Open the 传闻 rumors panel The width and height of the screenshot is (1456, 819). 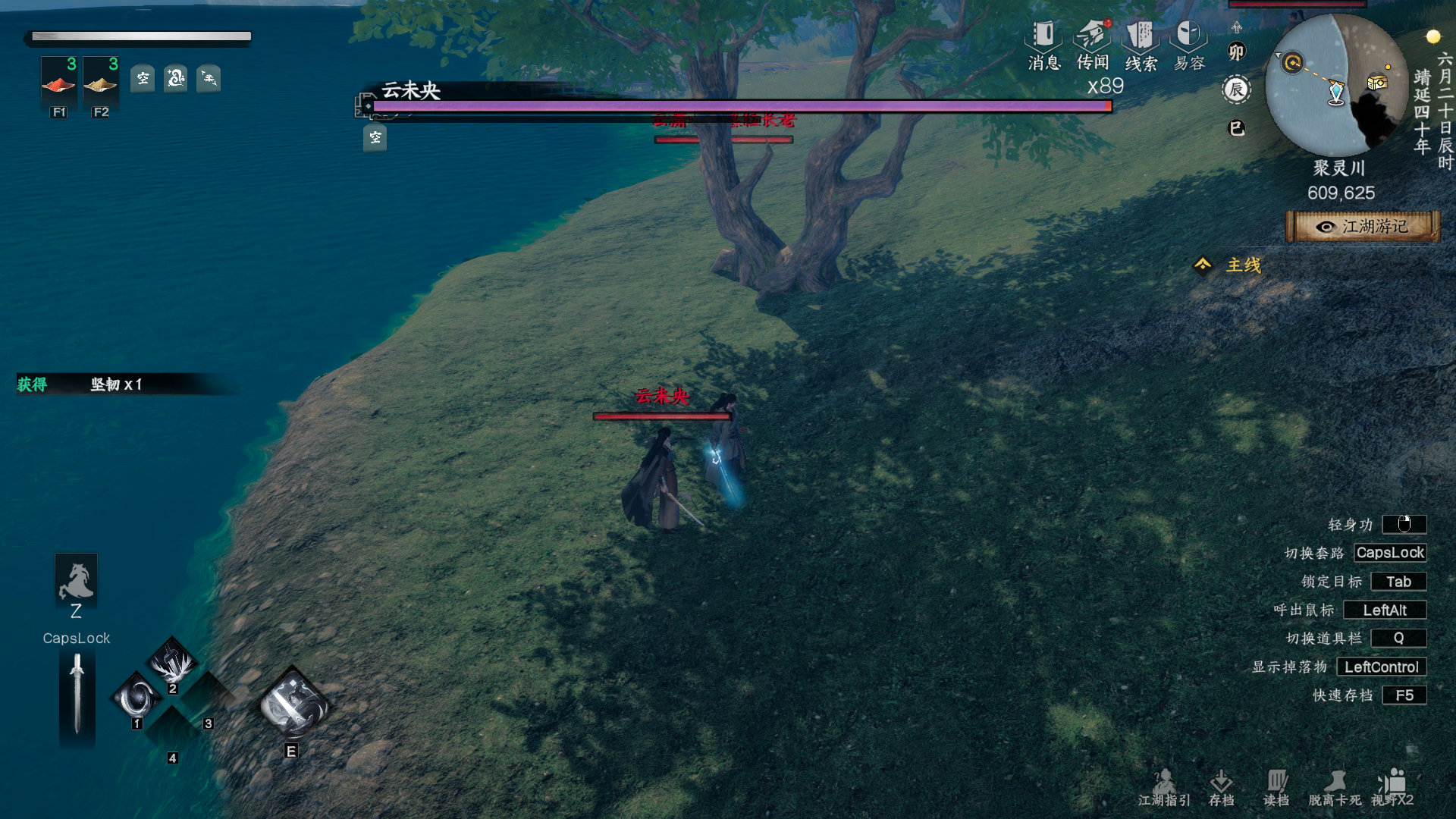1092,45
